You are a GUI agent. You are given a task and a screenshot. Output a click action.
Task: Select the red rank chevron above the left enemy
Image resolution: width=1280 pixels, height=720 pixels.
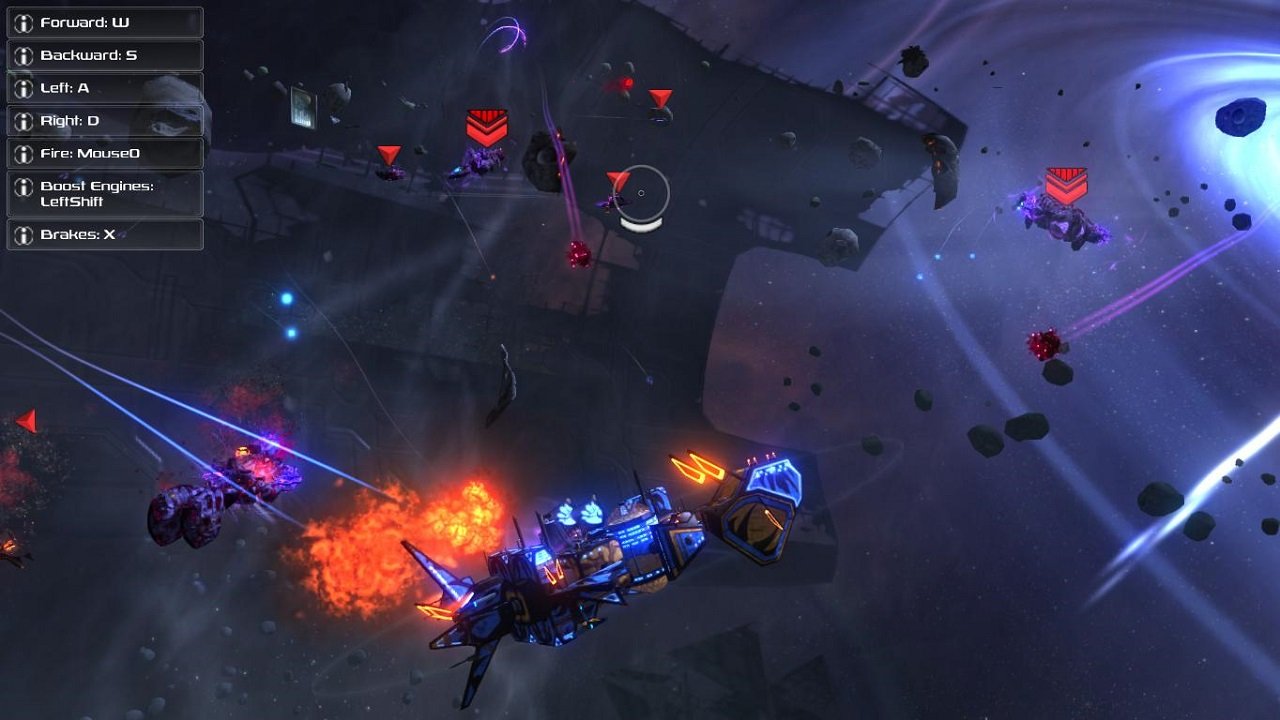(487, 126)
